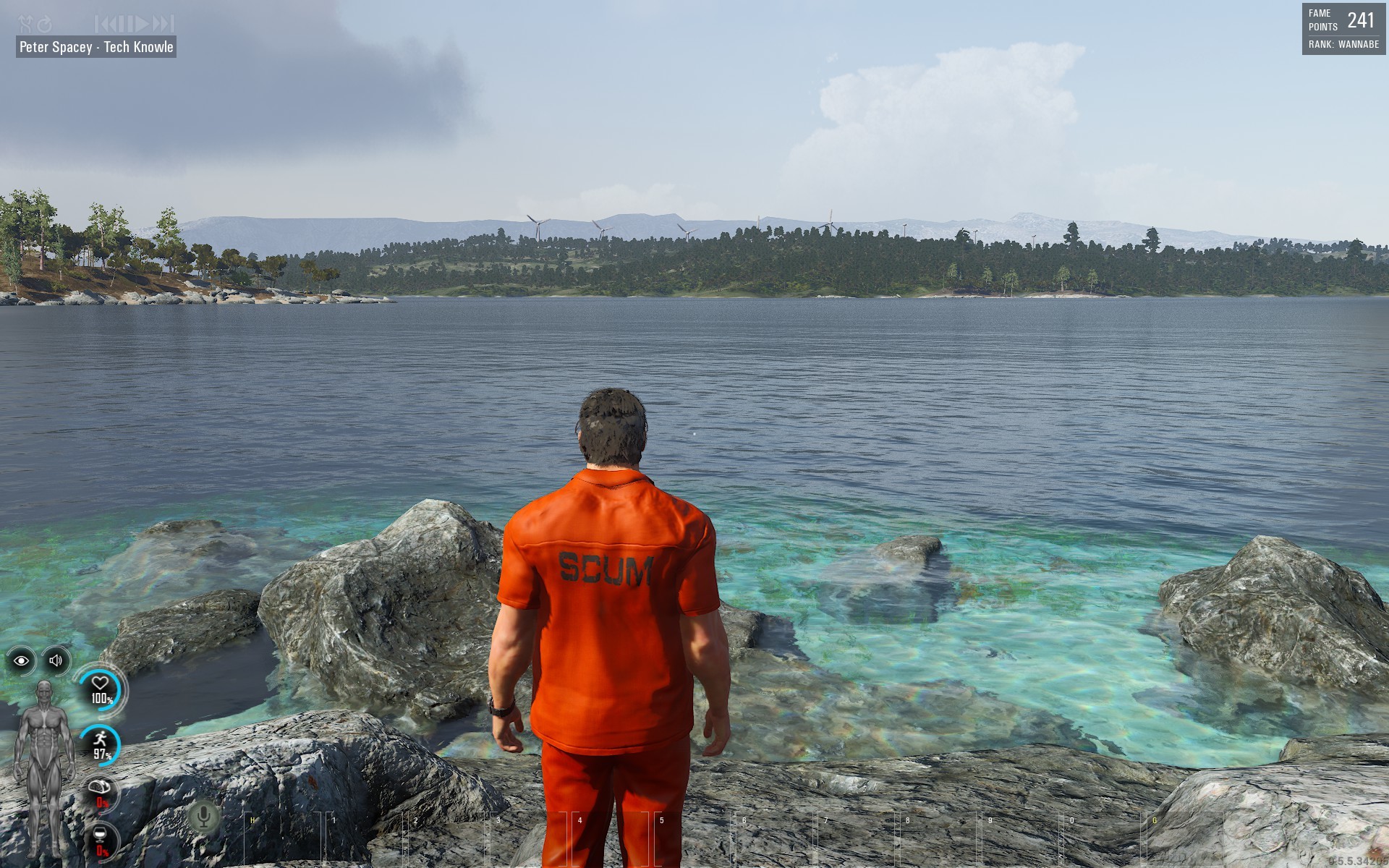Pause the music player

point(125,24)
